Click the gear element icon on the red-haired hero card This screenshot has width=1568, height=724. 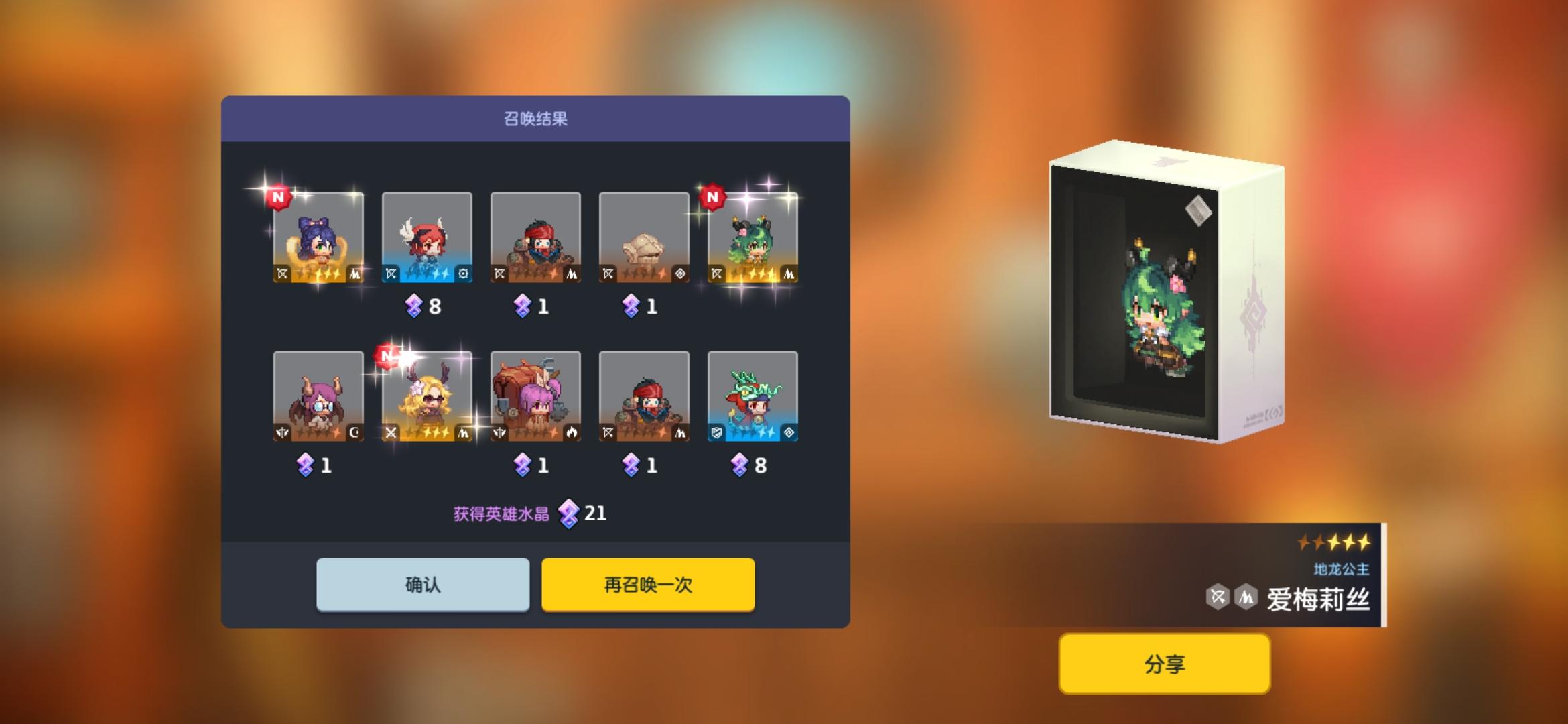coord(464,274)
